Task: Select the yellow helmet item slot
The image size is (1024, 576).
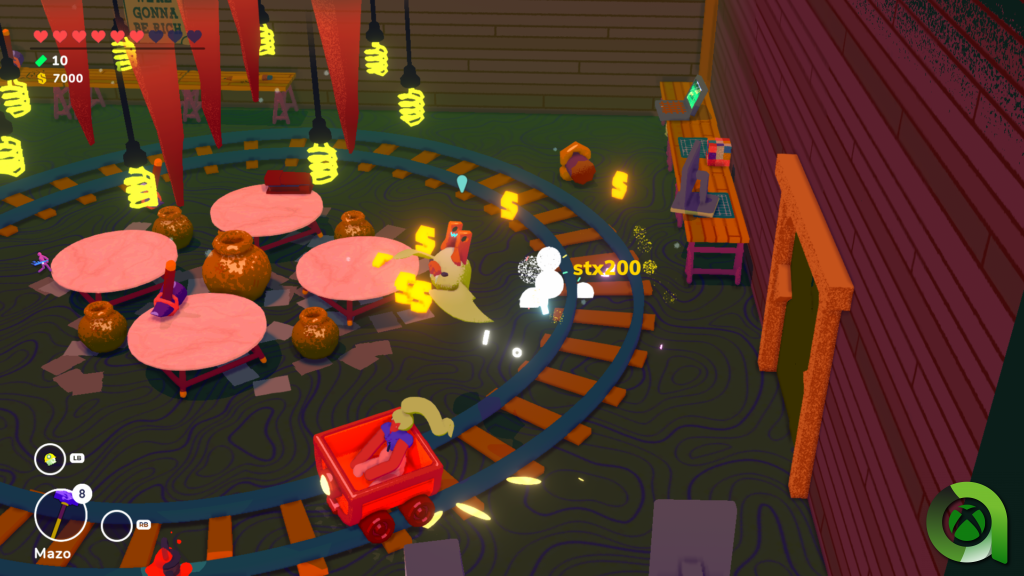Action: 49,459
